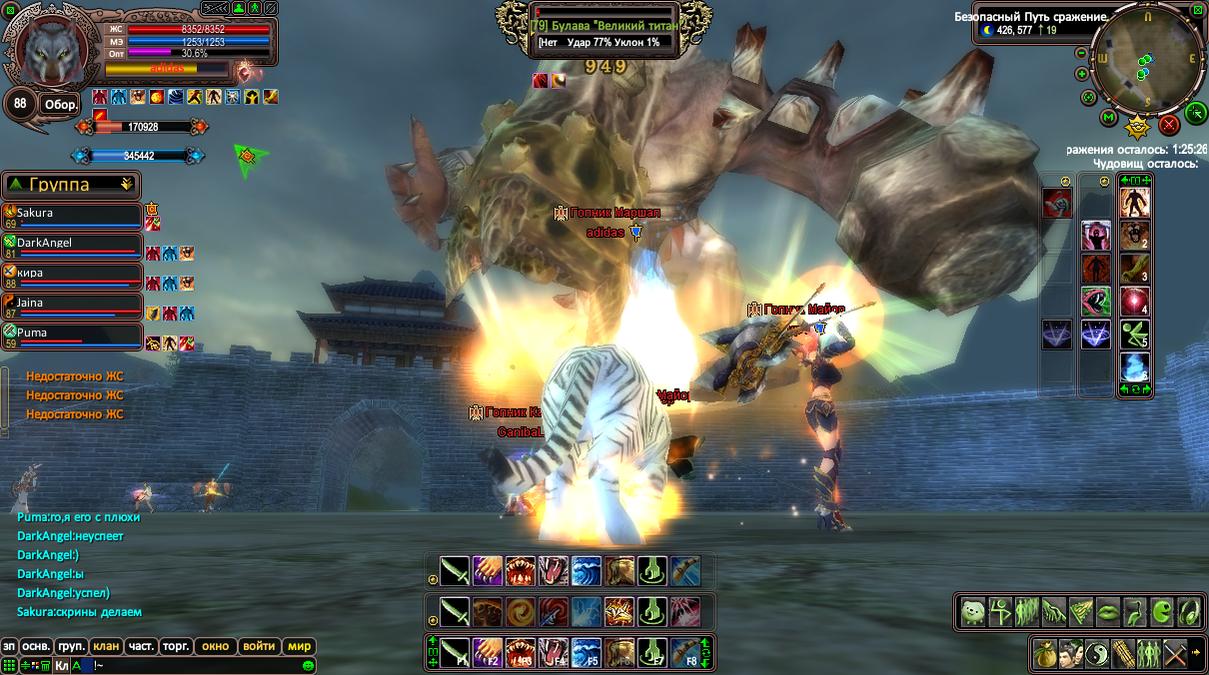
Task: Open the green smiley emoticon picker
Action: tap(308, 665)
